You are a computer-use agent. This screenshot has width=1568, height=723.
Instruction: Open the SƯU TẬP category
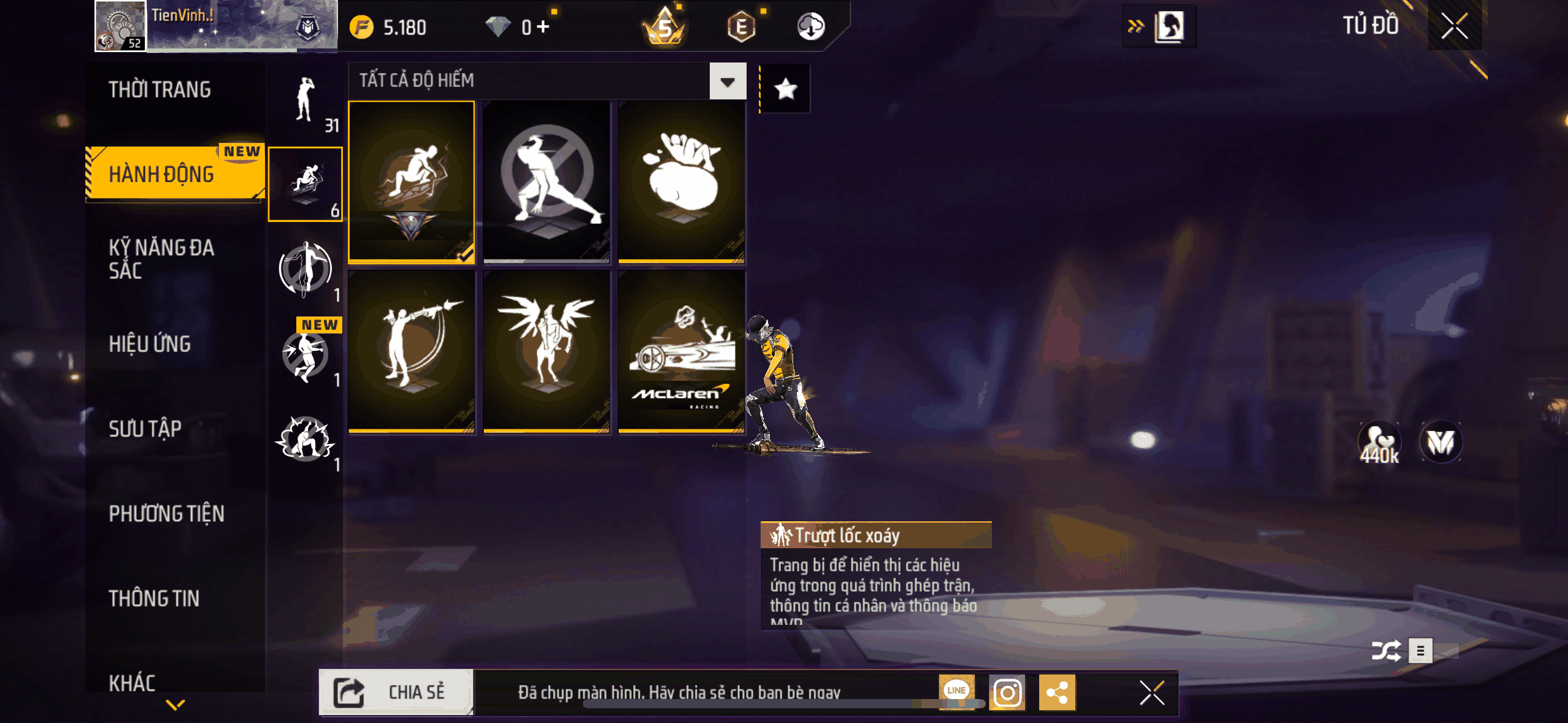[x=145, y=429]
